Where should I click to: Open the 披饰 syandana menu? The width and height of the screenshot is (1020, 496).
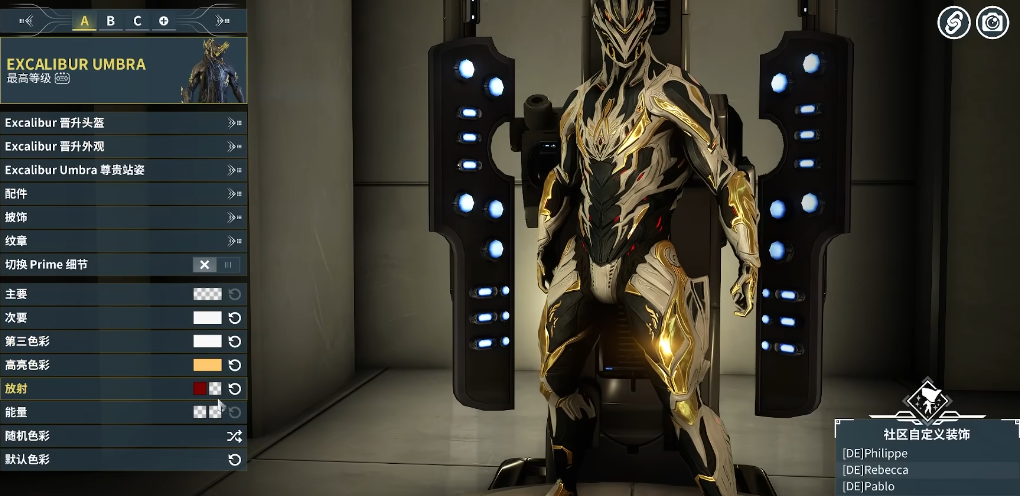pyautogui.click(x=123, y=217)
